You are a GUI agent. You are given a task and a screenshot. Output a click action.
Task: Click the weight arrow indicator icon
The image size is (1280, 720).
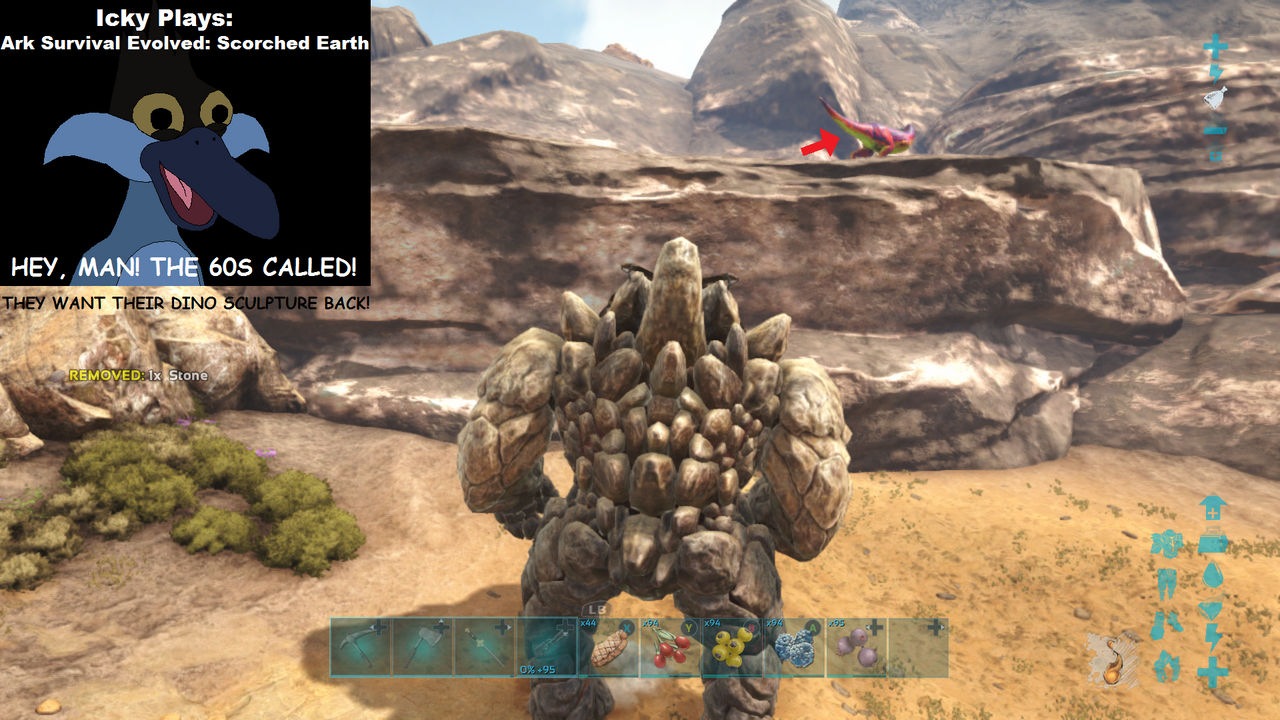1212,507
